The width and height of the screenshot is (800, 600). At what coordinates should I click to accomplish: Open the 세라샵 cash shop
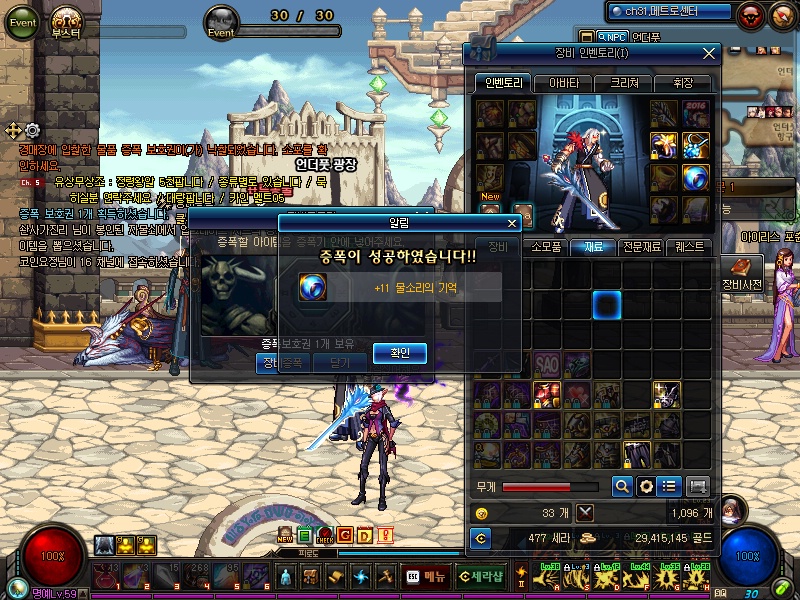coord(483,576)
